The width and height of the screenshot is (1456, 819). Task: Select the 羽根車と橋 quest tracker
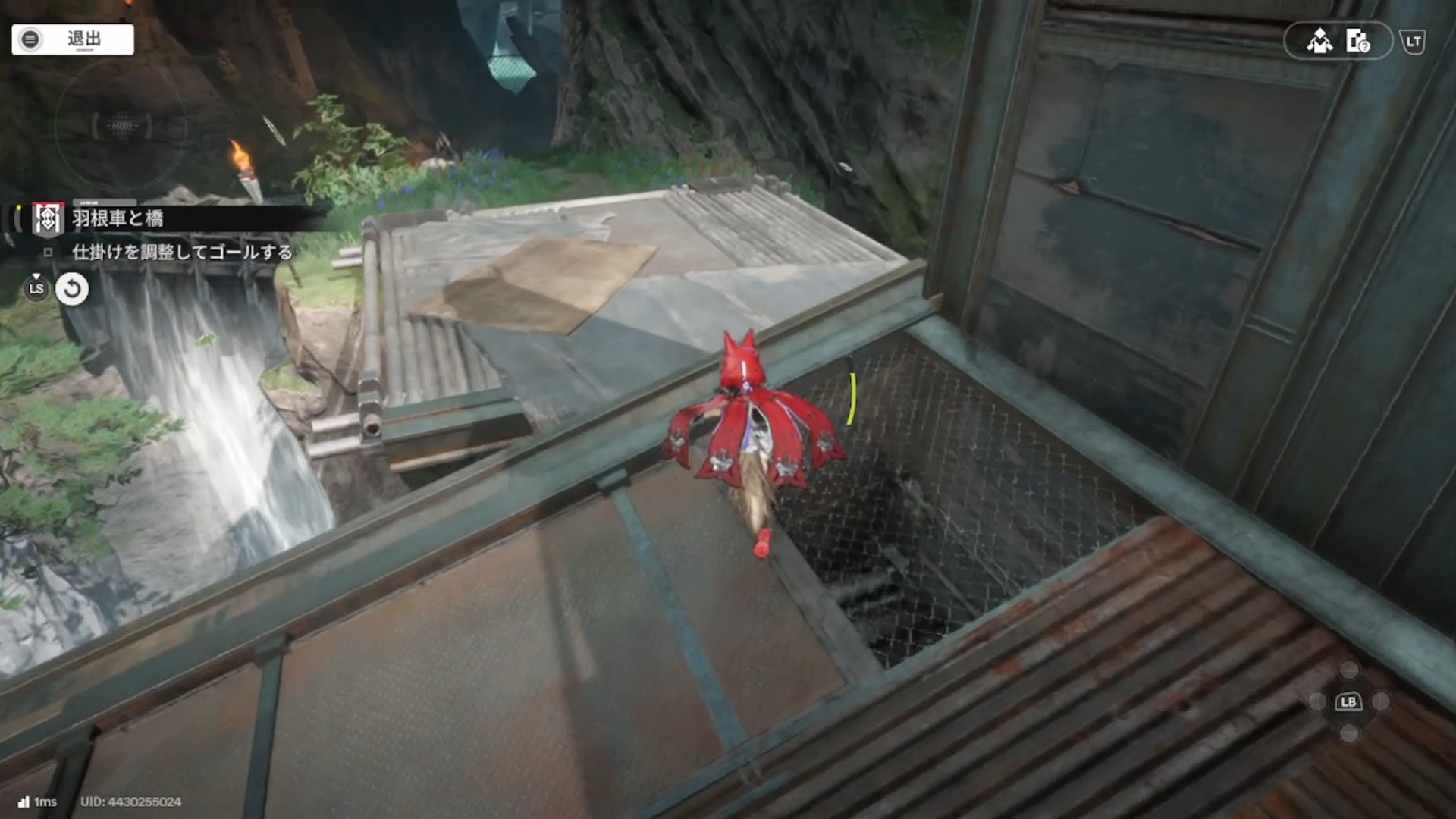(118, 219)
